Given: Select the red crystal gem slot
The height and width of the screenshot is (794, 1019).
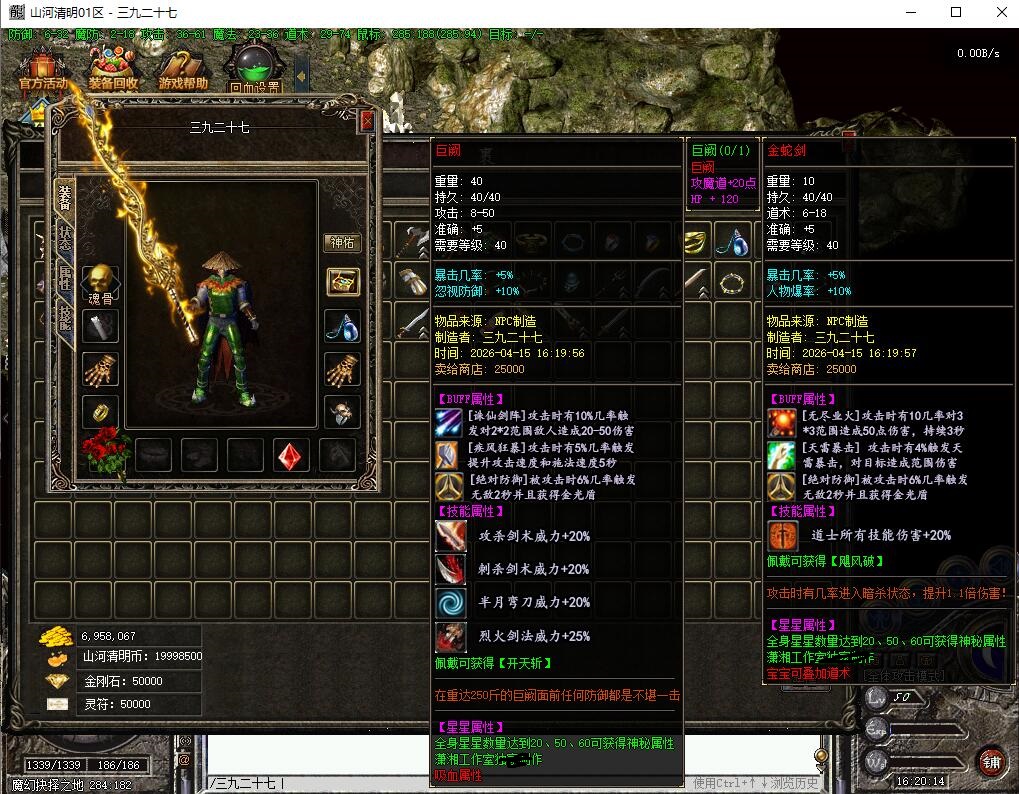Looking at the screenshot, I should 291,454.
